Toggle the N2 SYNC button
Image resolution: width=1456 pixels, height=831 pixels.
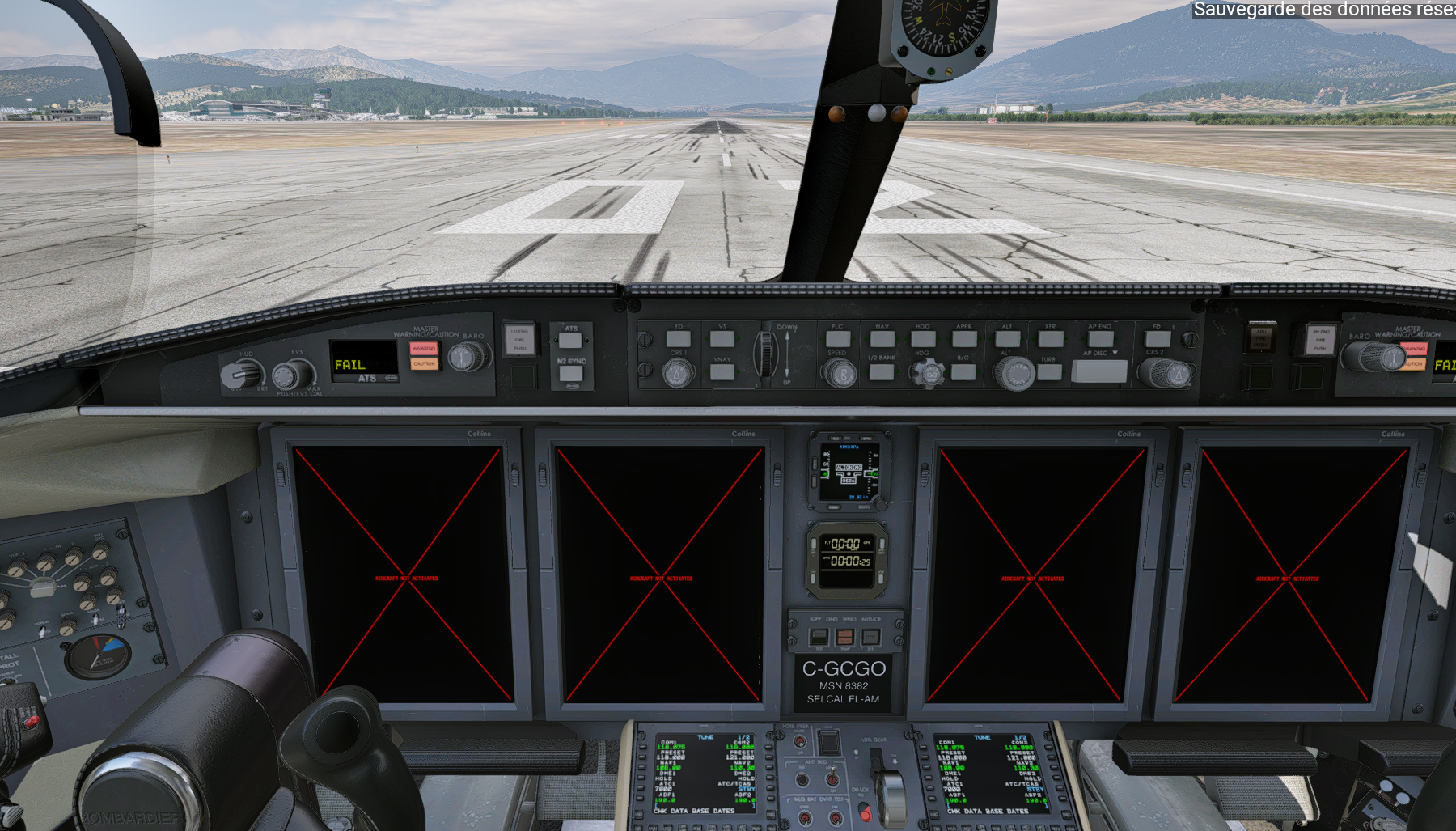coord(571,373)
